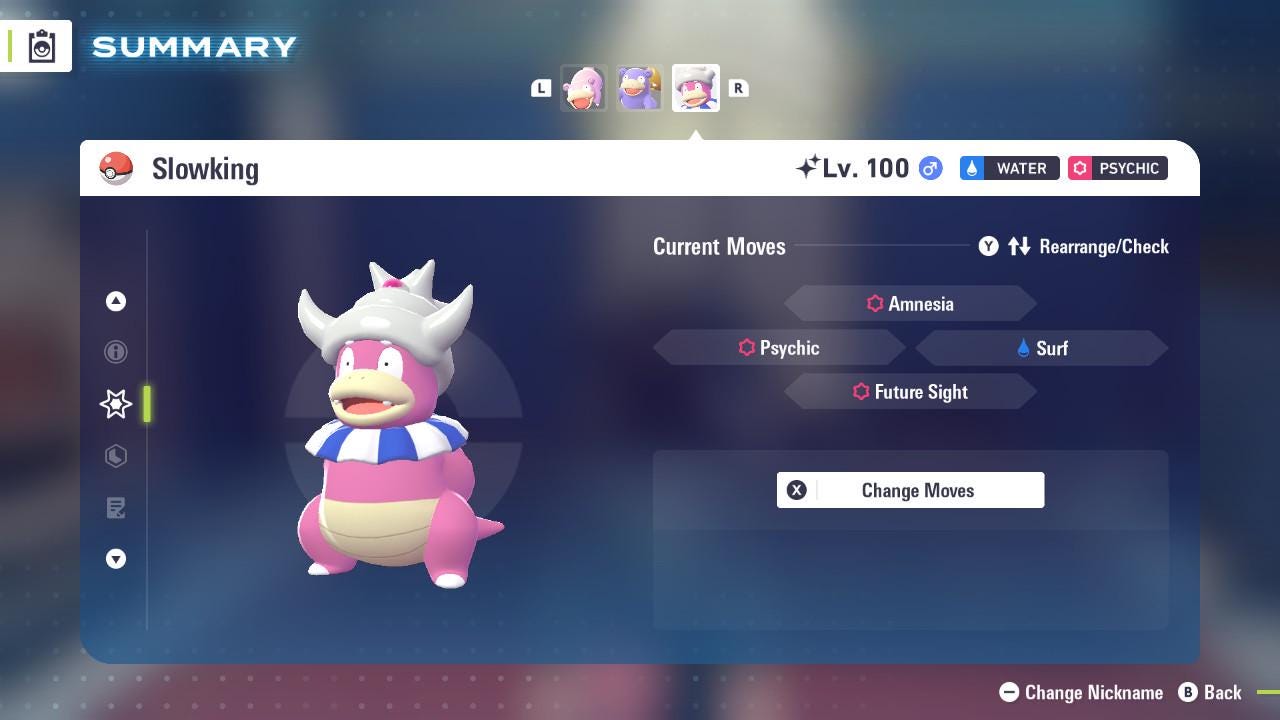Open the Pokémon info summary page

116,352
